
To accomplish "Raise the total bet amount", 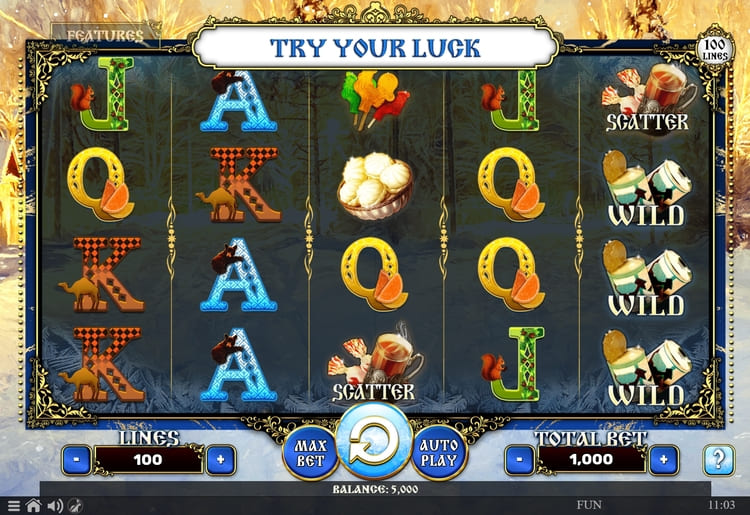I will click(x=661, y=460).
